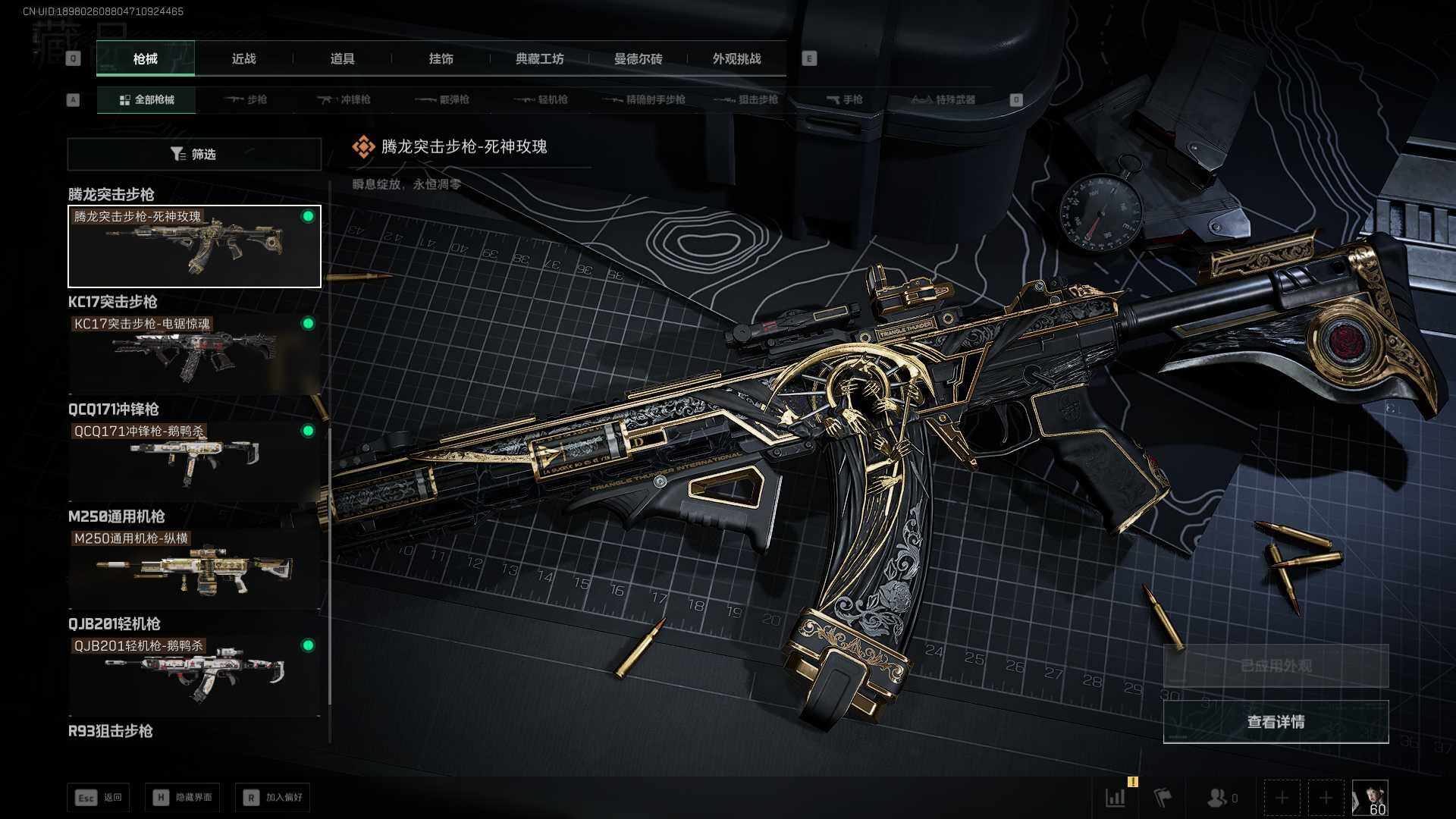The height and width of the screenshot is (819, 1456).
Task: Open the 筛选 filter button
Action: point(194,154)
